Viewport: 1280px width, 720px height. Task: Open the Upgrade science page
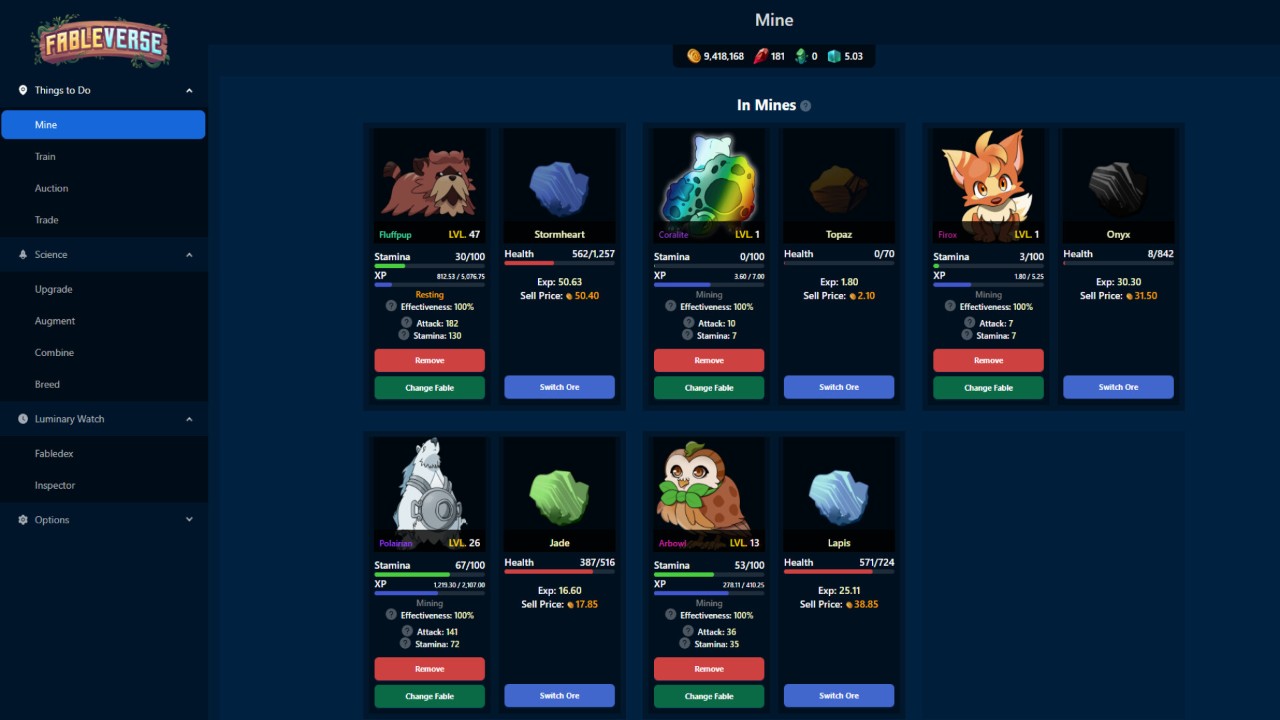click(x=54, y=289)
